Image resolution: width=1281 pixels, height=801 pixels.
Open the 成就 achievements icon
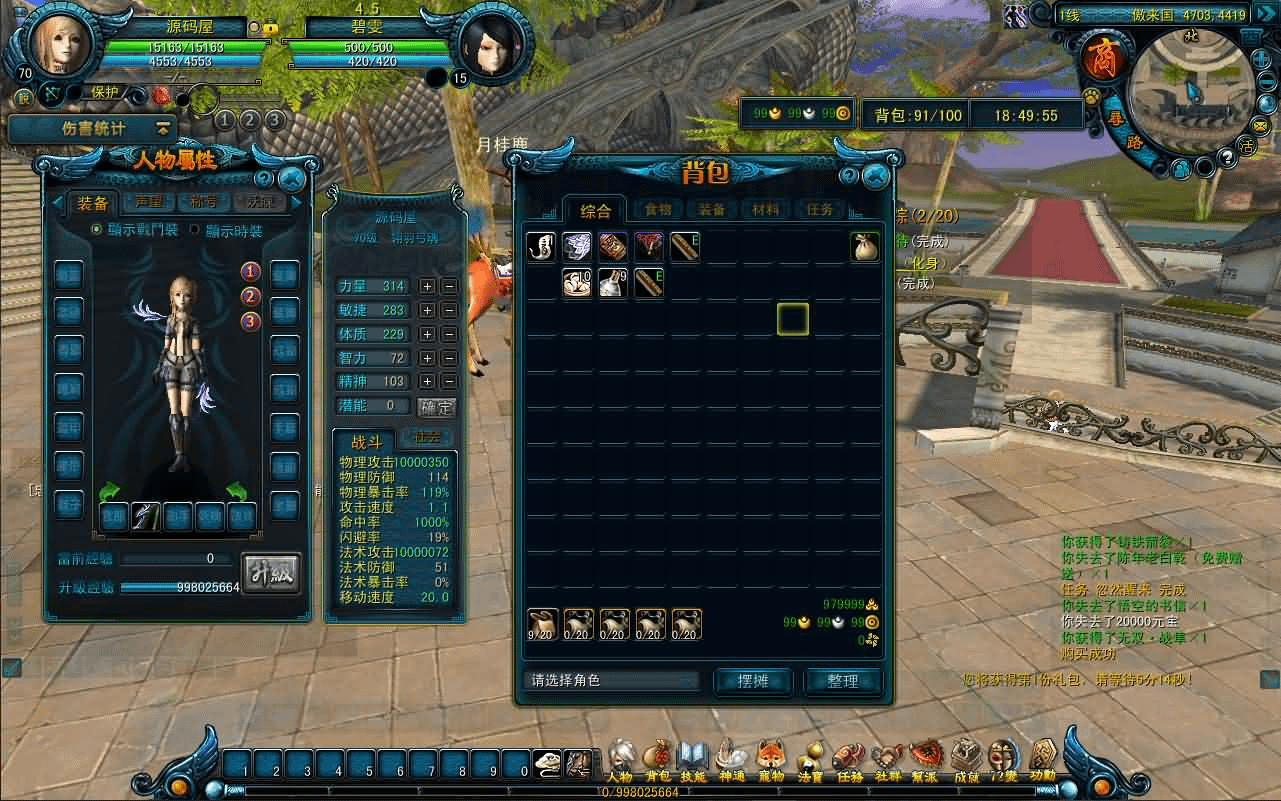pos(966,758)
